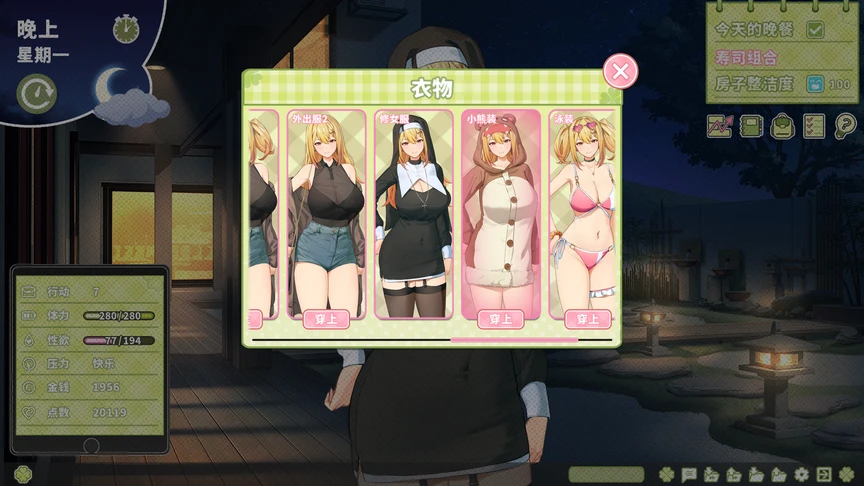Click the exit door arrow icon
The image size is (864, 486).
pyautogui.click(x=823, y=474)
